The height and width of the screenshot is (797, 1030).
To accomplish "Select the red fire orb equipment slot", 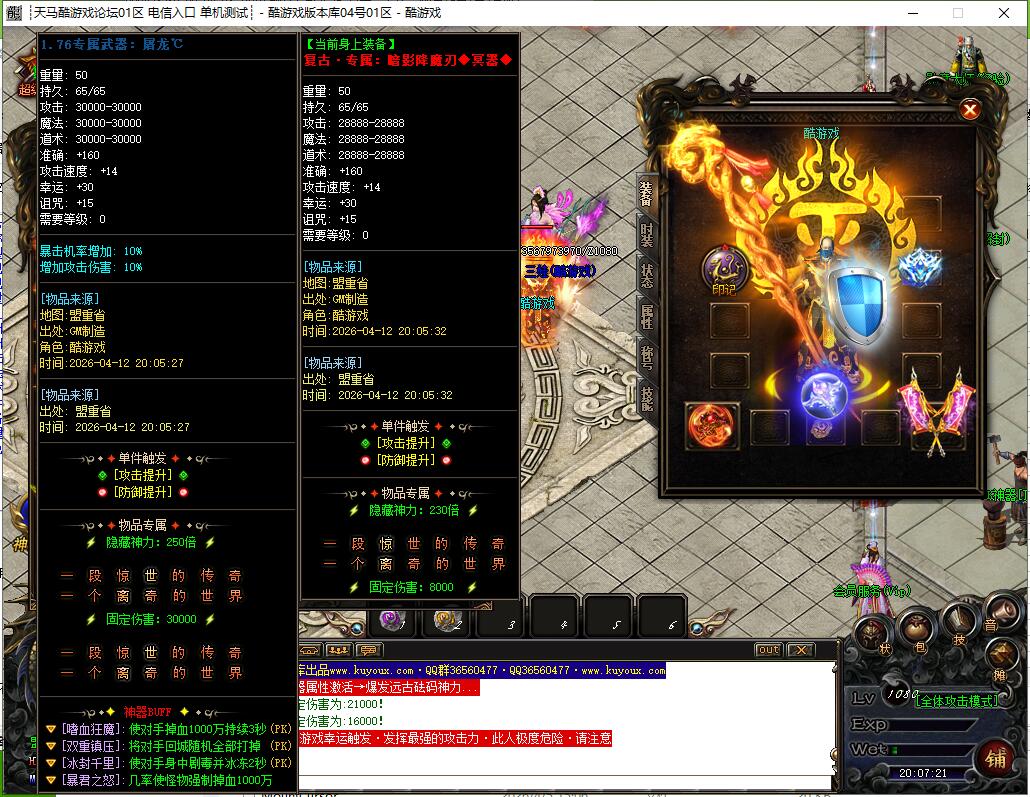I will click(x=709, y=424).
